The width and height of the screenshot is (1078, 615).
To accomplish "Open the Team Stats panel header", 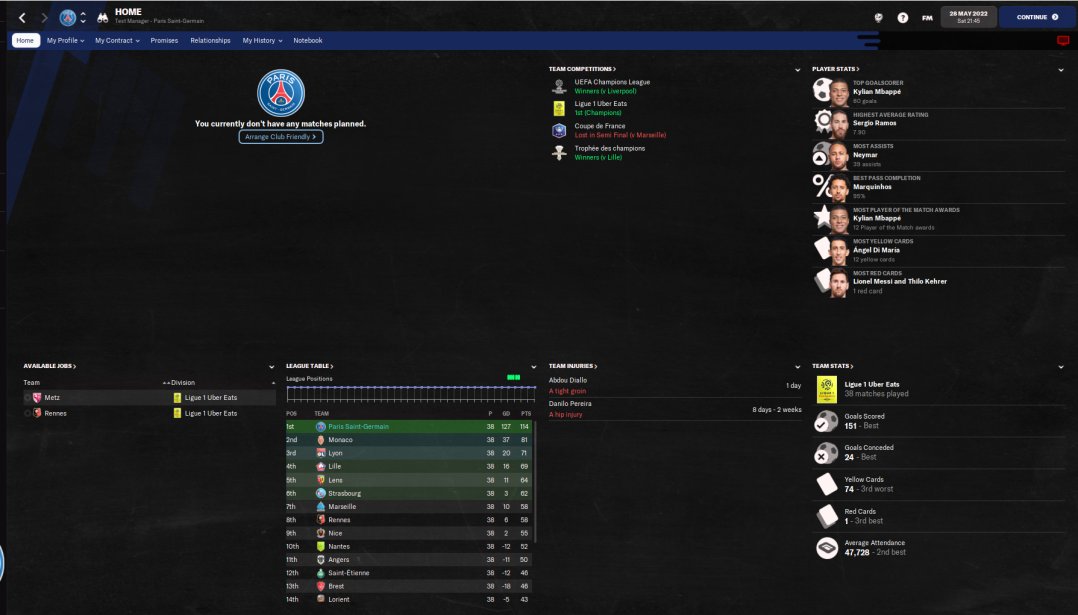I will pyautogui.click(x=833, y=366).
